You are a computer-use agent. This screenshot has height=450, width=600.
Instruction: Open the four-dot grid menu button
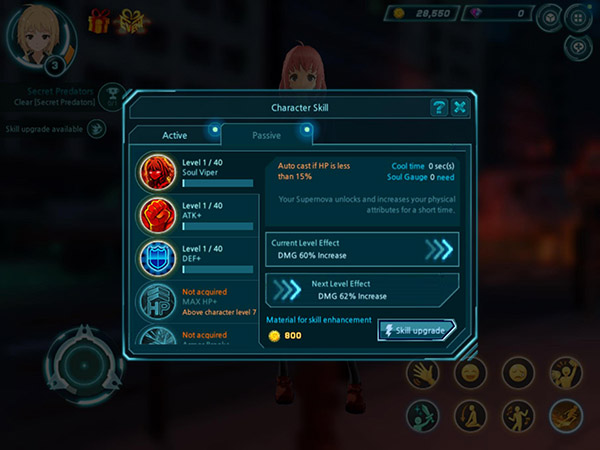click(x=577, y=17)
